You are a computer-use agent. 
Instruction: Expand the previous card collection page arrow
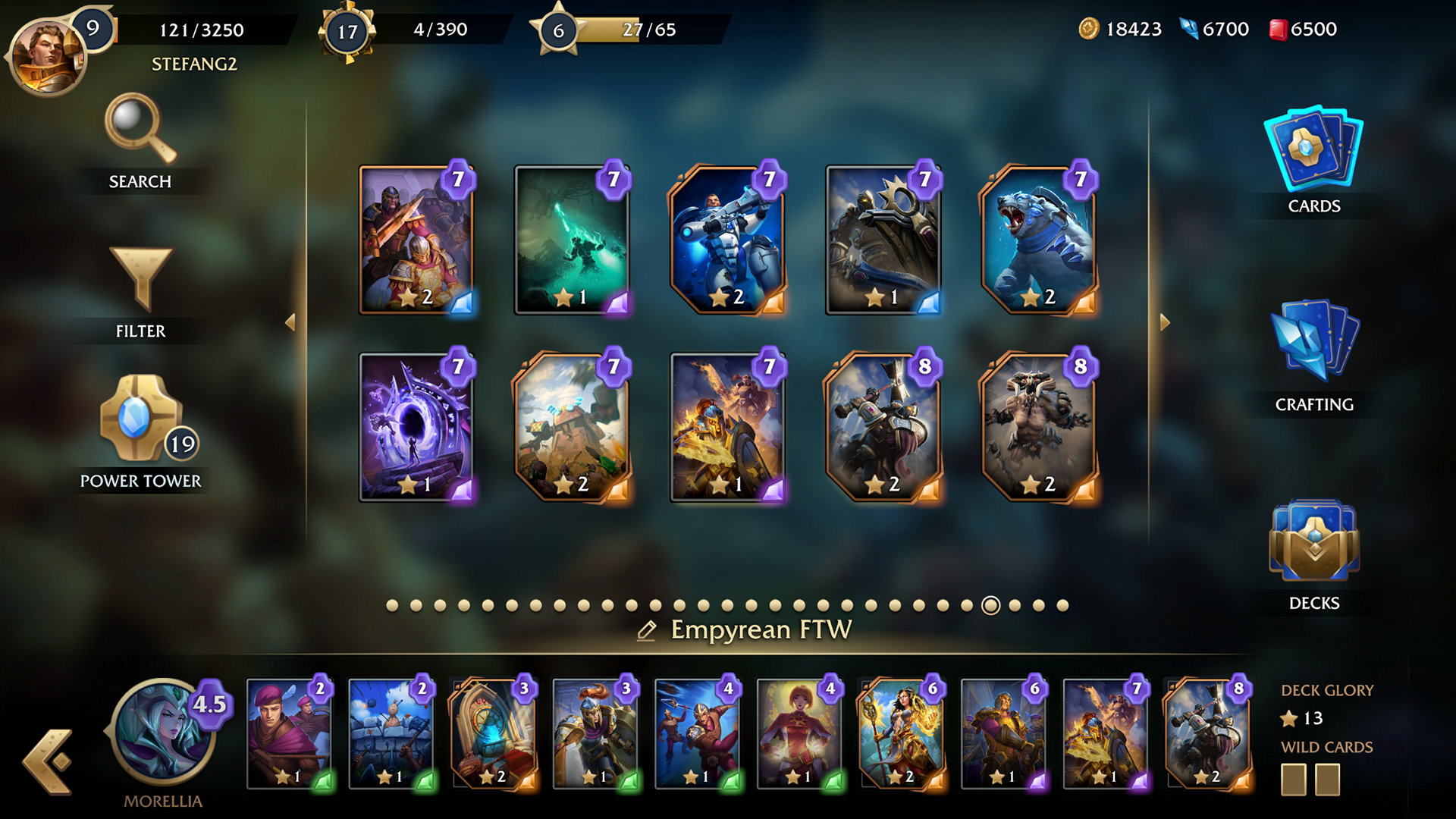tap(290, 322)
